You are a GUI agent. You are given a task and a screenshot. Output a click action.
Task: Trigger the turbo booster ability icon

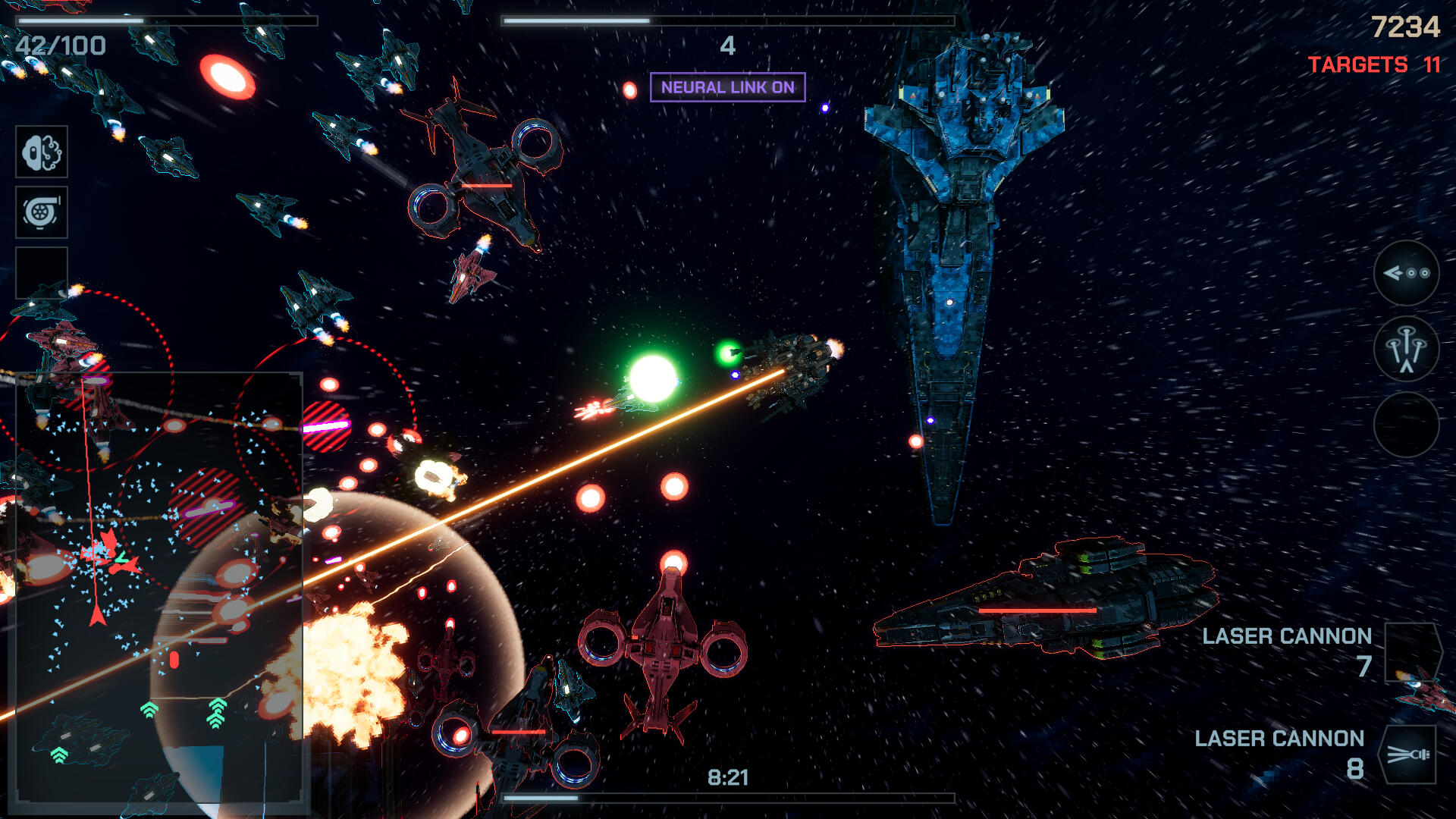[x=42, y=212]
